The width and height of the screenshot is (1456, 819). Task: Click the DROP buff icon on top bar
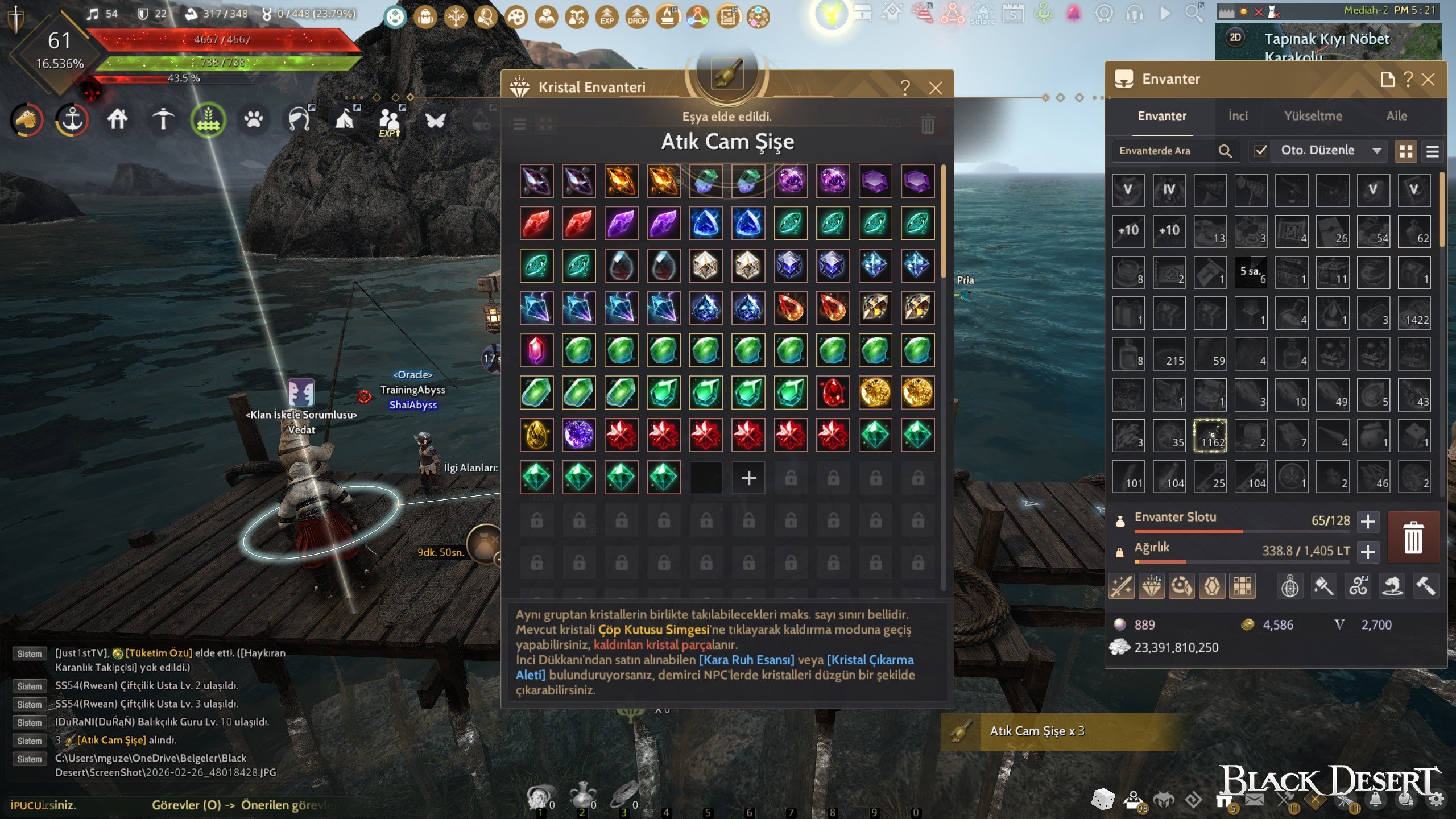(637, 17)
